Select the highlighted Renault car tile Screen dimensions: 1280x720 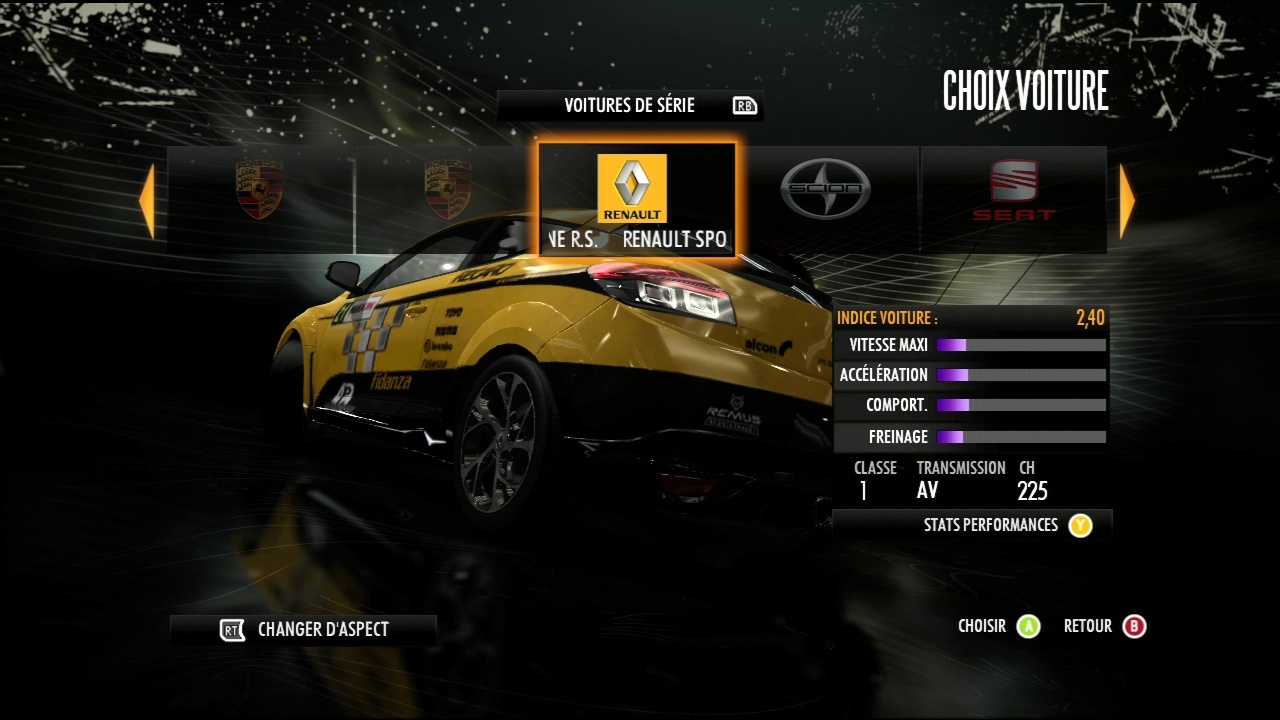637,200
